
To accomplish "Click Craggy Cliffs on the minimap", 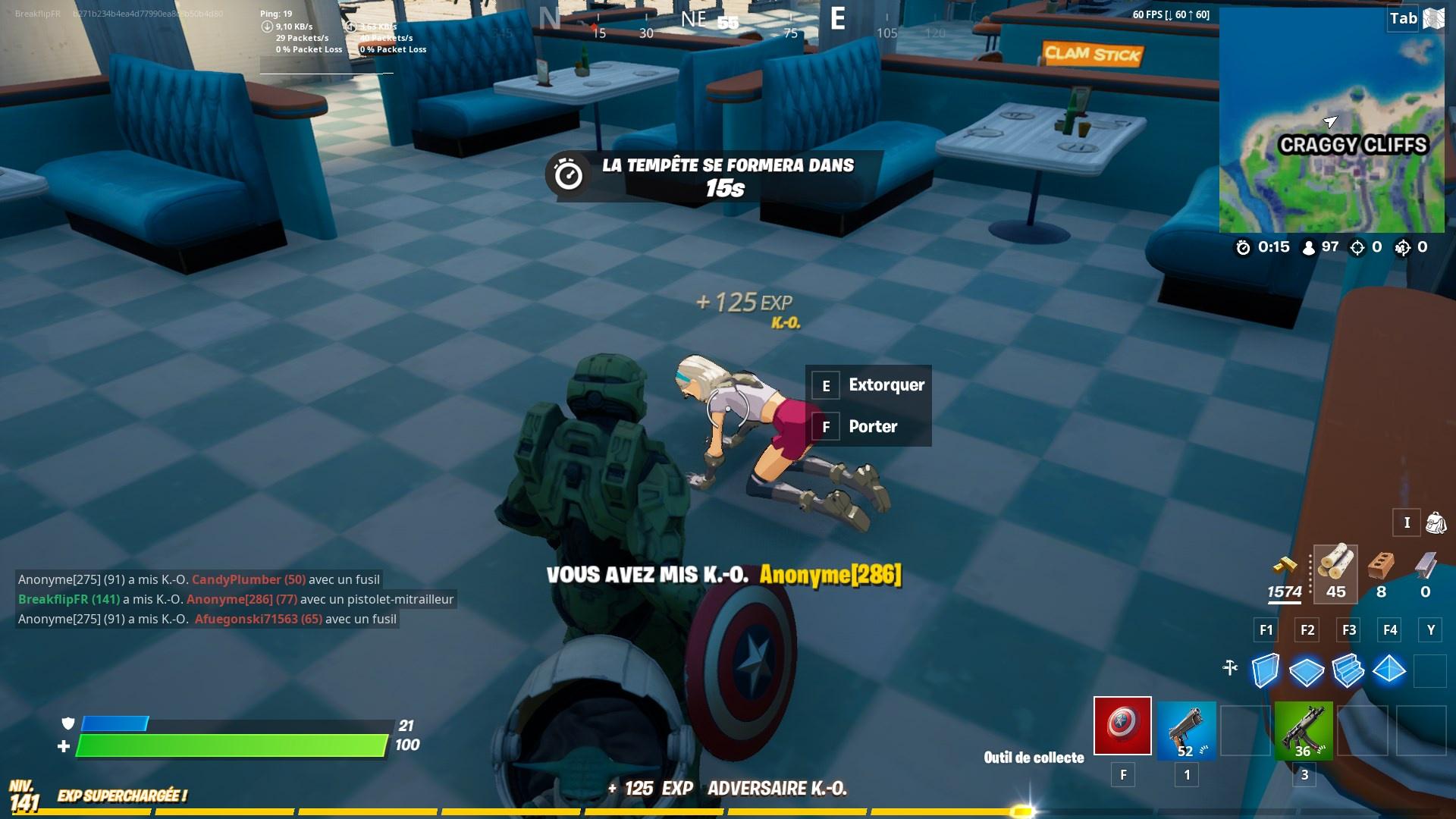I will [1354, 143].
